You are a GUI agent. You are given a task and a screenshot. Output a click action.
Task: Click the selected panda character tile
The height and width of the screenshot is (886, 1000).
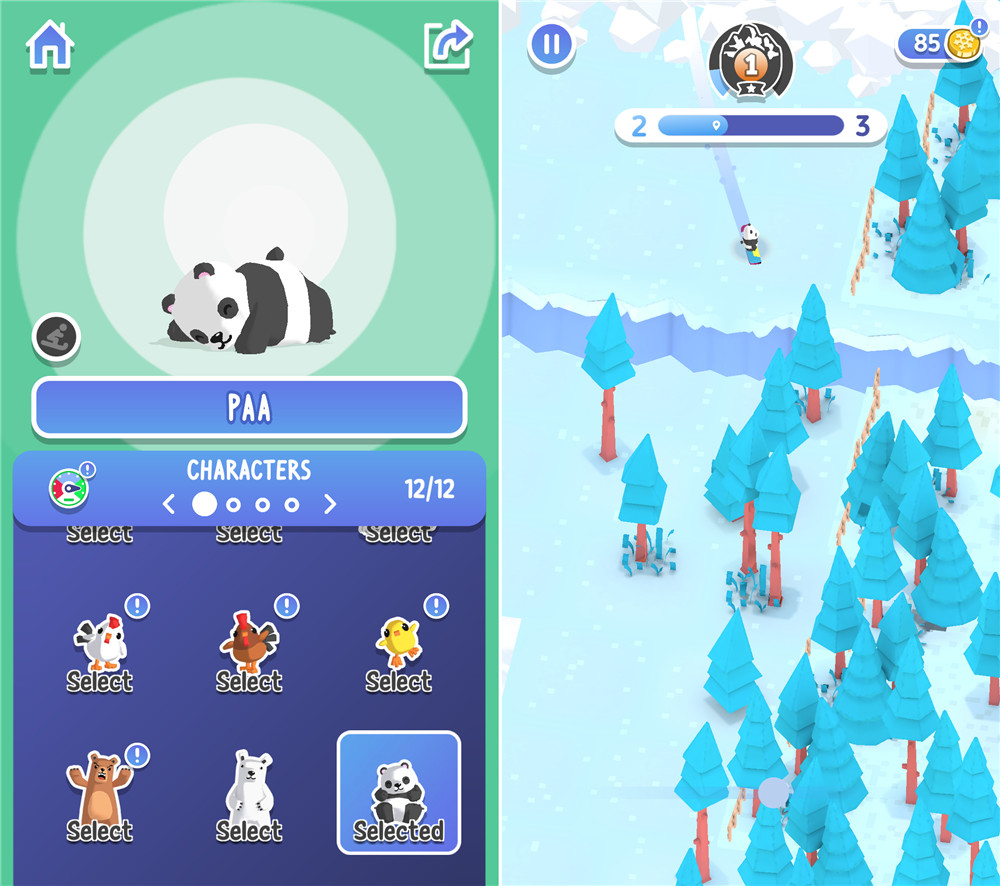tap(398, 793)
